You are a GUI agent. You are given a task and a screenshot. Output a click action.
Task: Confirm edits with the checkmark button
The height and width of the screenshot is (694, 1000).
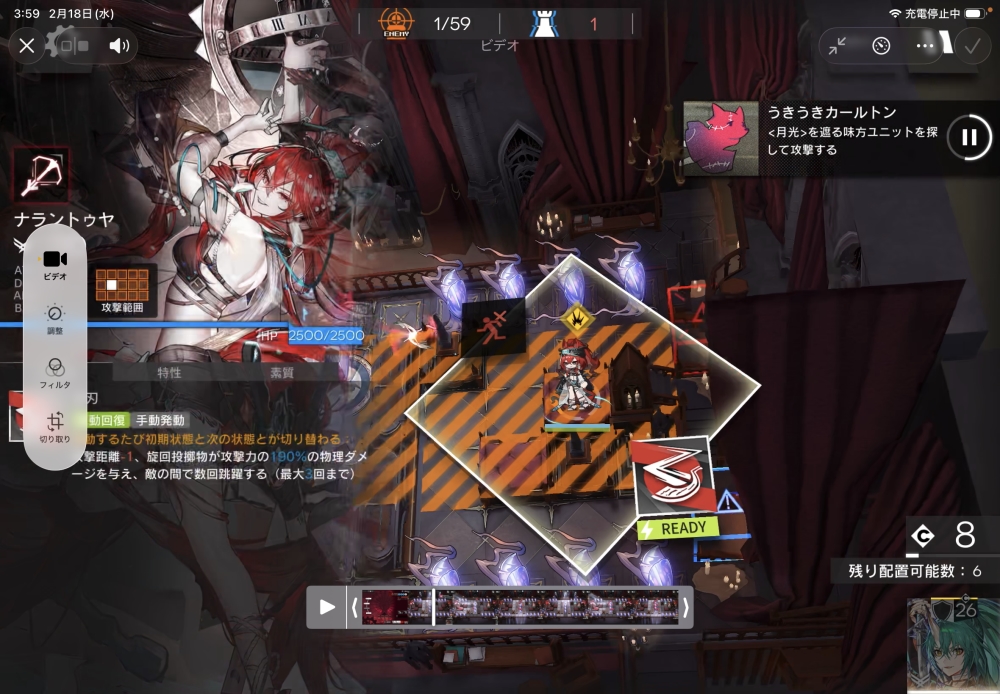coord(970,46)
